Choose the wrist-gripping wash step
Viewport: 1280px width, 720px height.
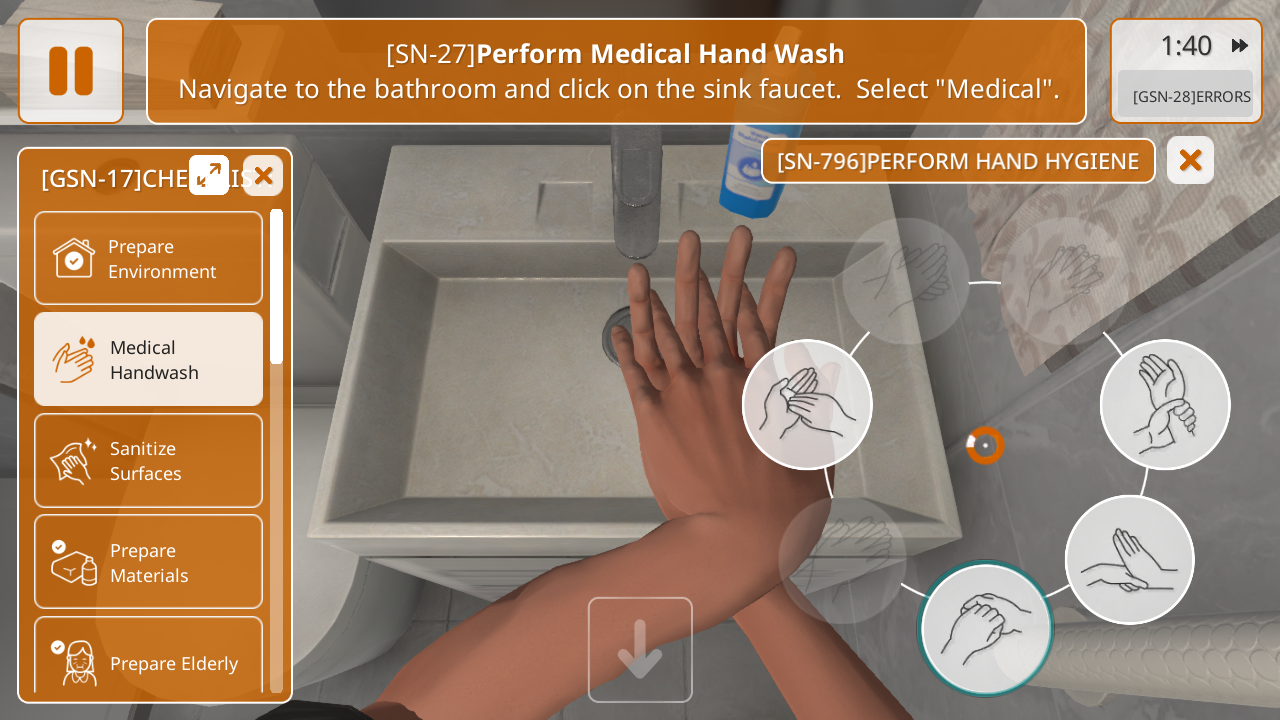pos(1165,404)
